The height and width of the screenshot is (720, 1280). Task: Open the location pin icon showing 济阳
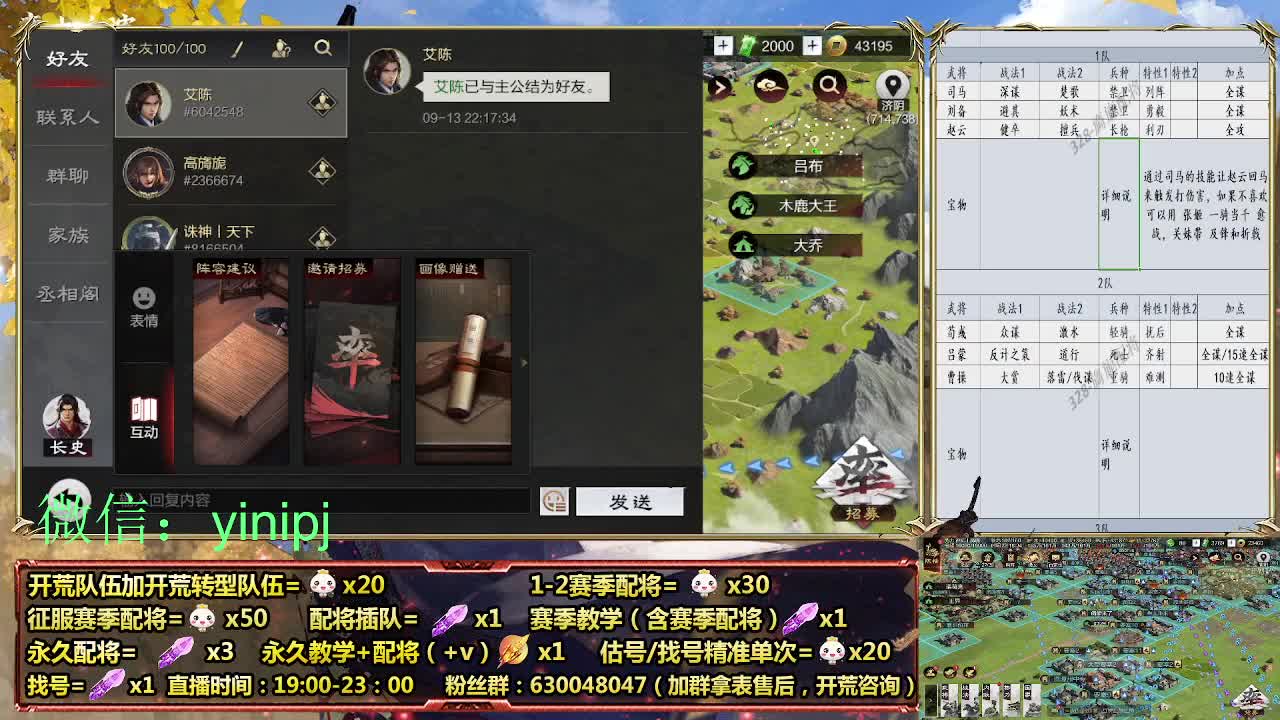[x=893, y=86]
